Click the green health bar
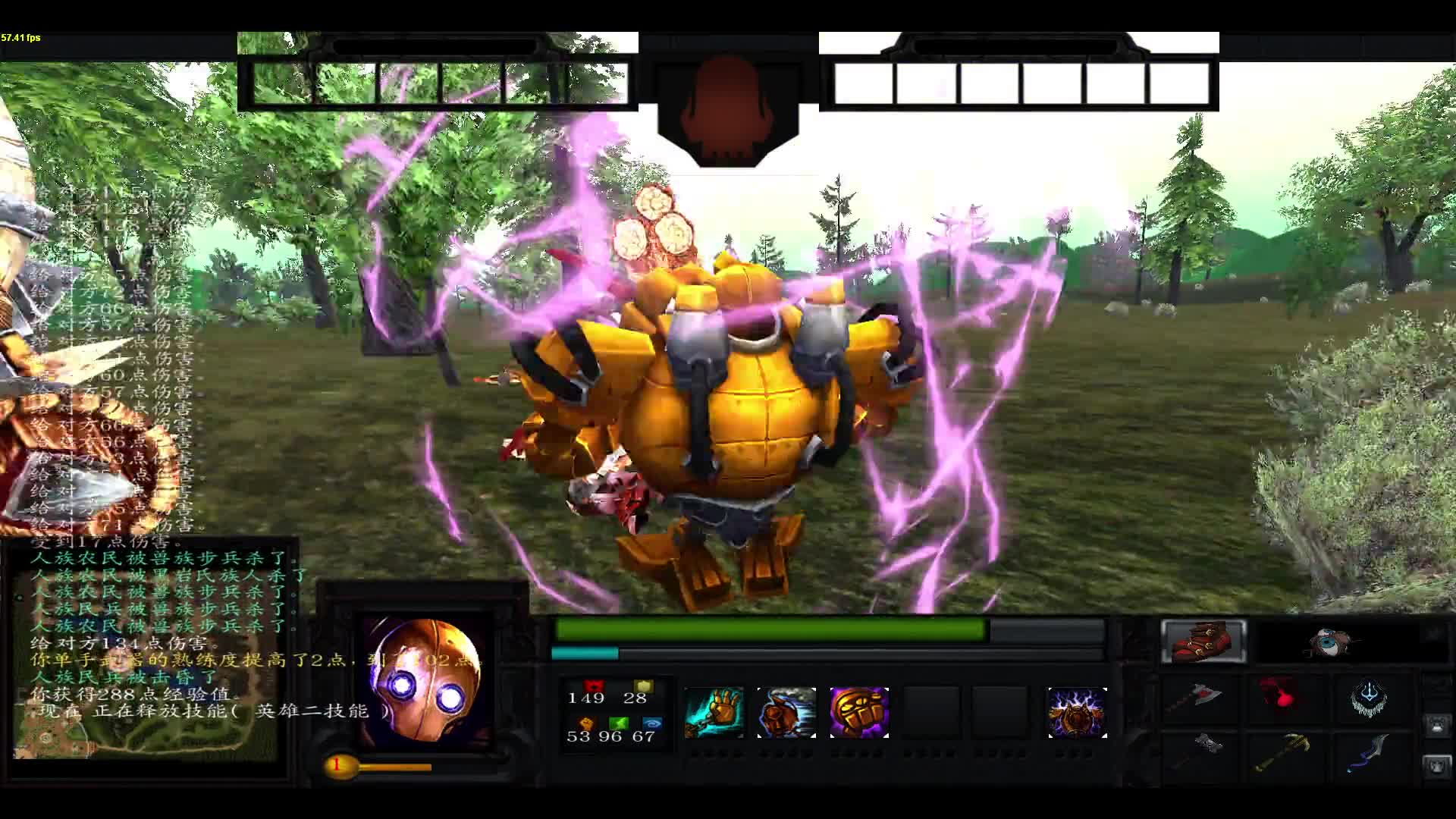This screenshot has width=1456, height=819. click(x=770, y=630)
